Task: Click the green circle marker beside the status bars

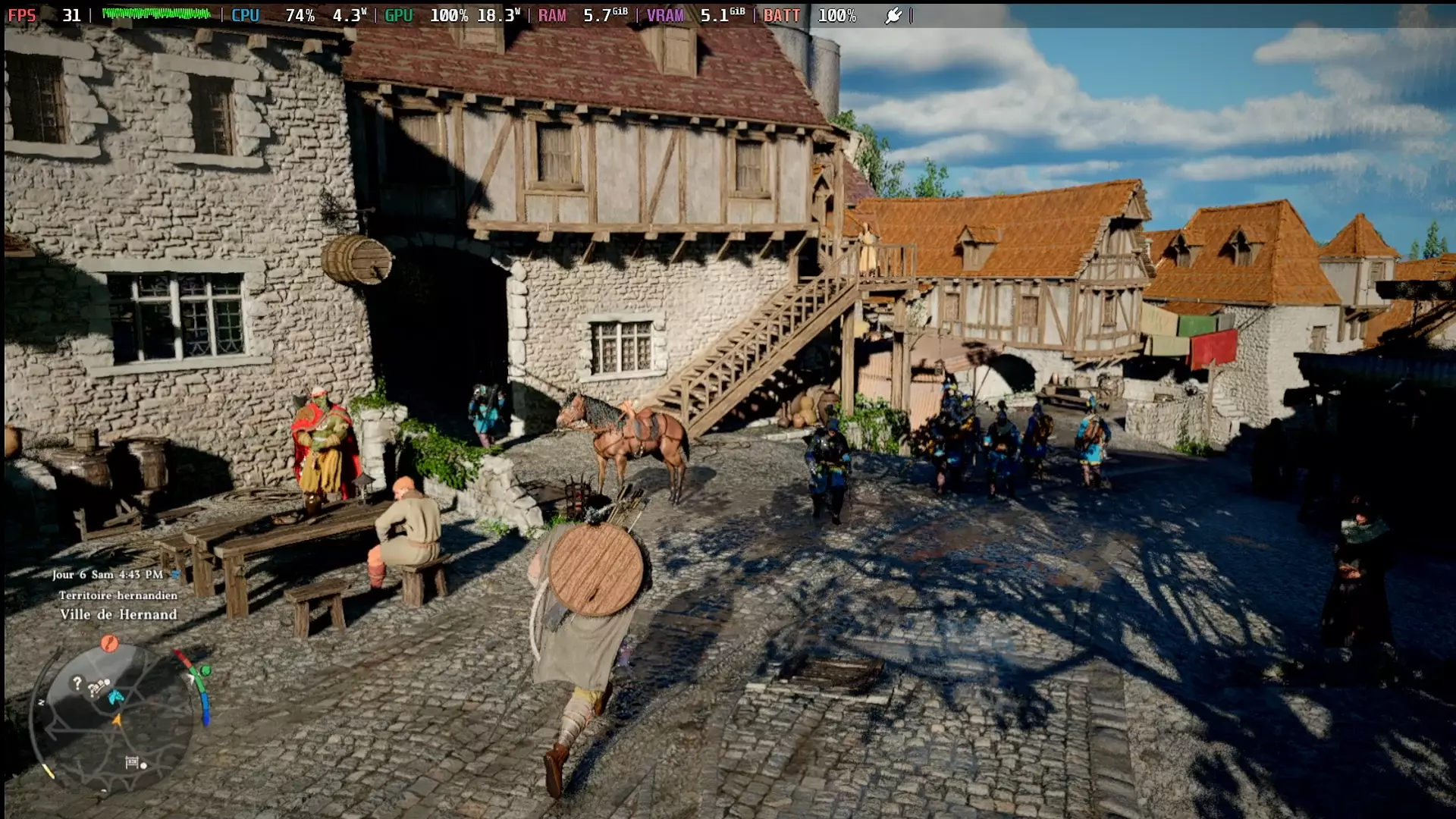Action: click(205, 670)
